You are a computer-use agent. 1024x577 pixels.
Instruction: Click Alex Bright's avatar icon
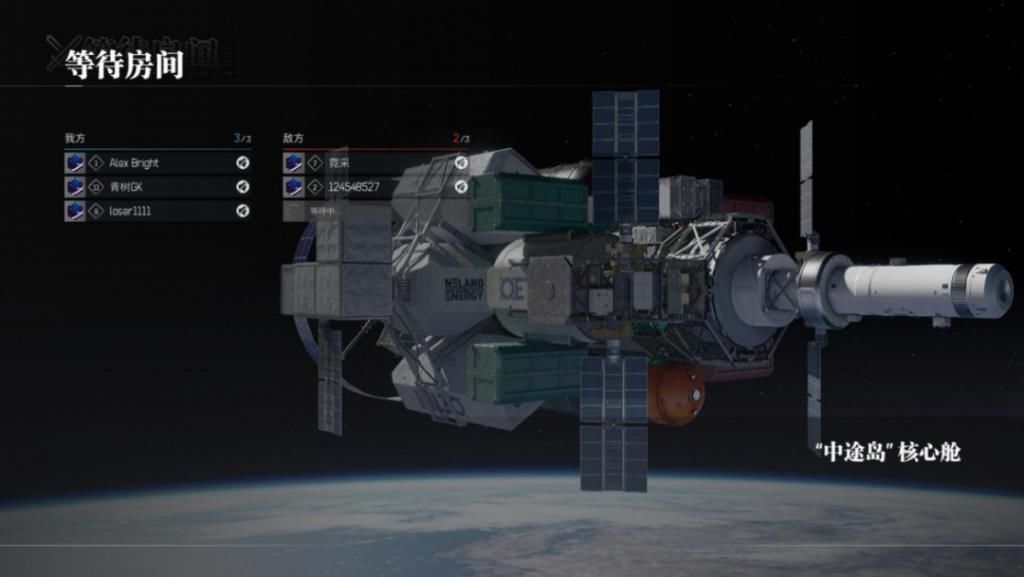(75, 163)
